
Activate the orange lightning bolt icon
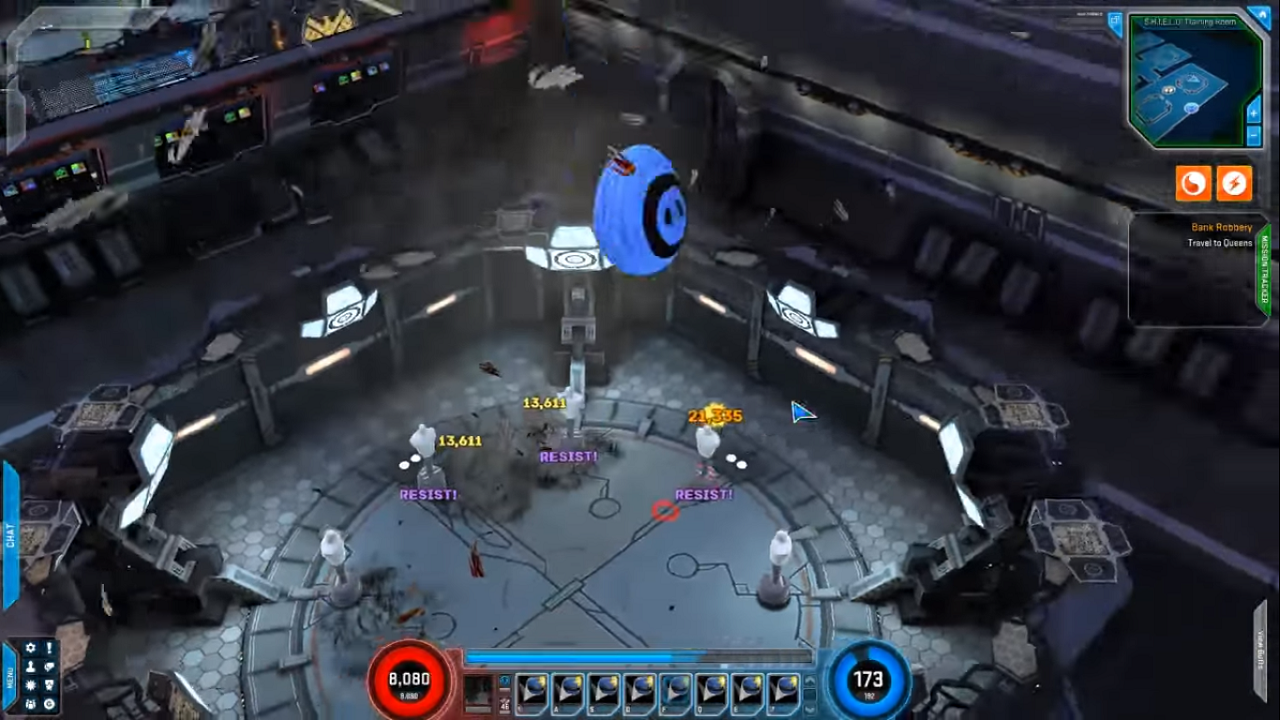[1235, 183]
